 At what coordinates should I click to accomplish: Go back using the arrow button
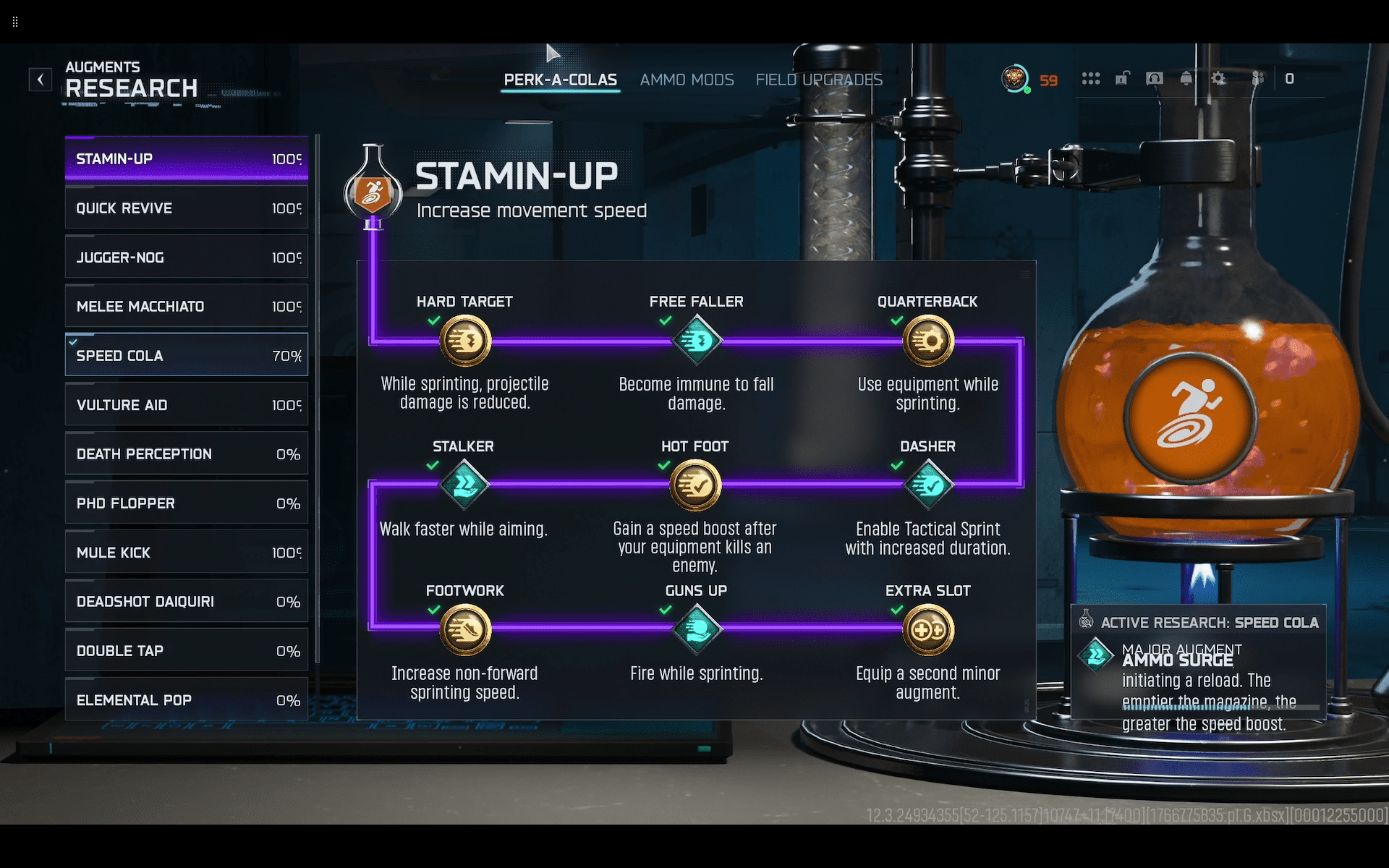(x=41, y=80)
